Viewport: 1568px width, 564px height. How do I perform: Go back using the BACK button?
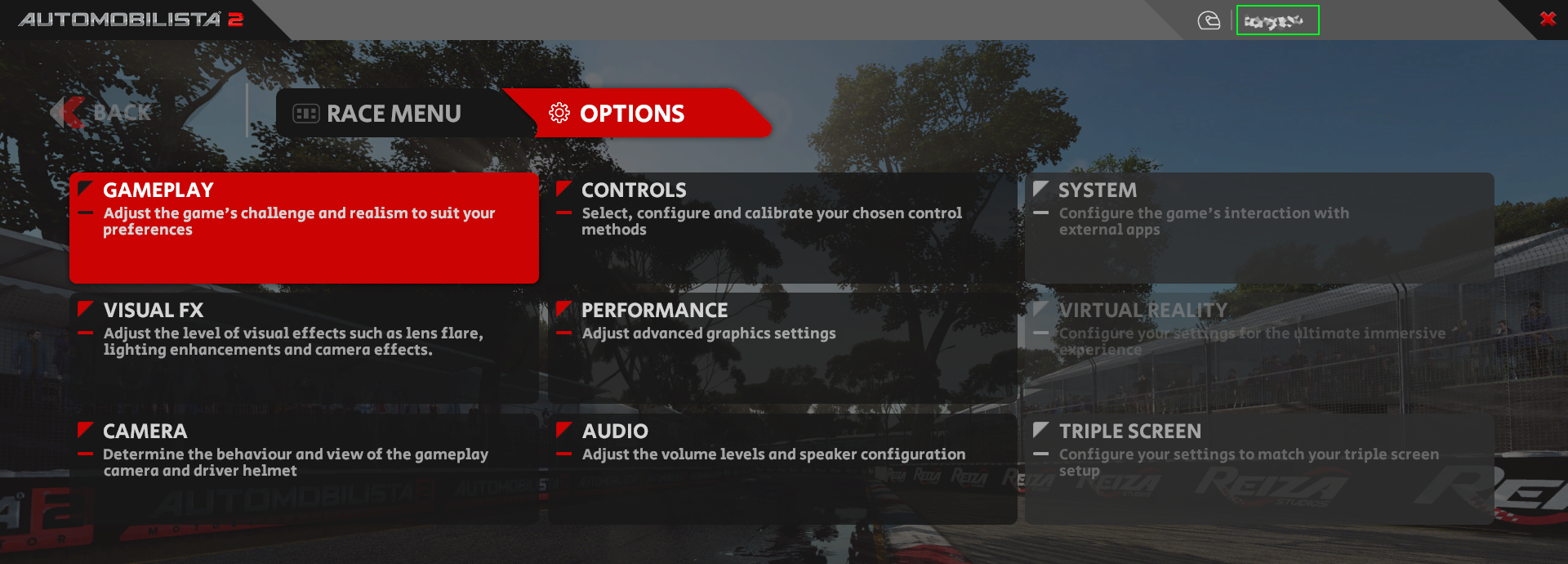click(104, 113)
